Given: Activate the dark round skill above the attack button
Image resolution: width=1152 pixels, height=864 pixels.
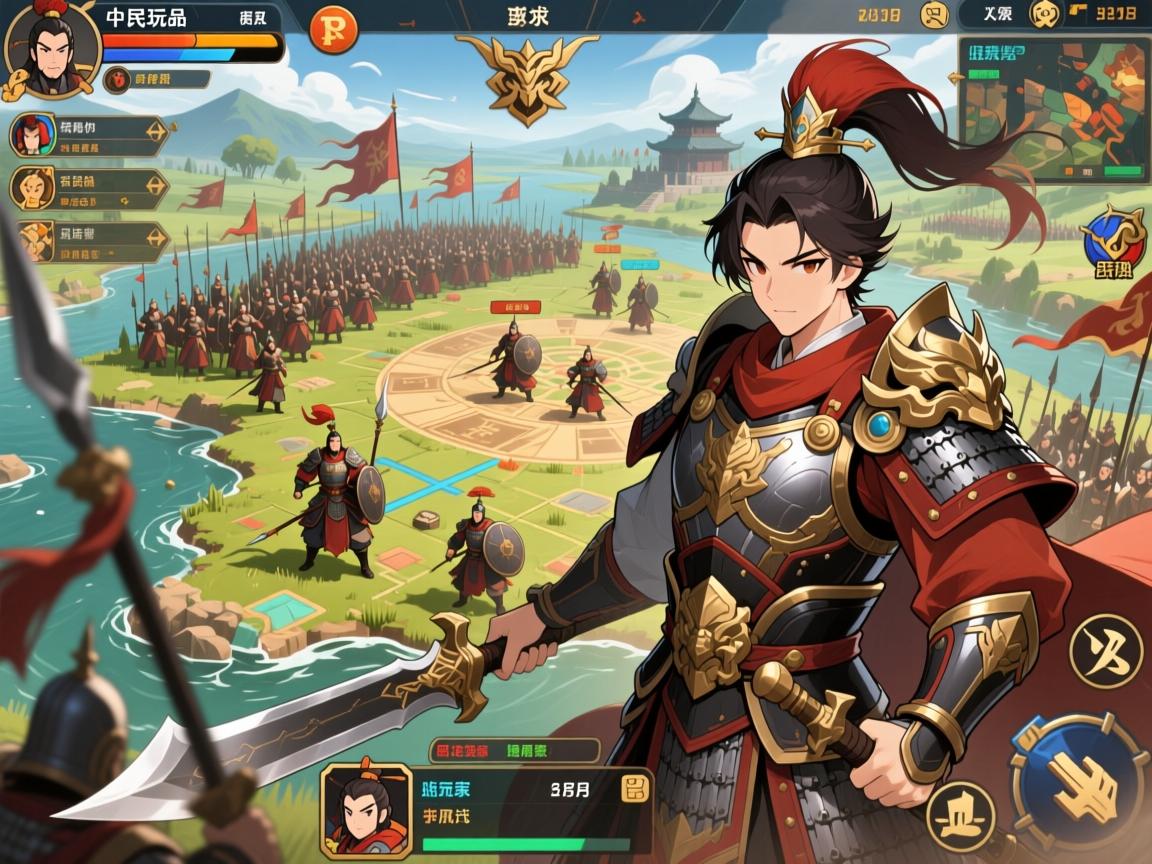Looking at the screenshot, I should (1106, 650).
